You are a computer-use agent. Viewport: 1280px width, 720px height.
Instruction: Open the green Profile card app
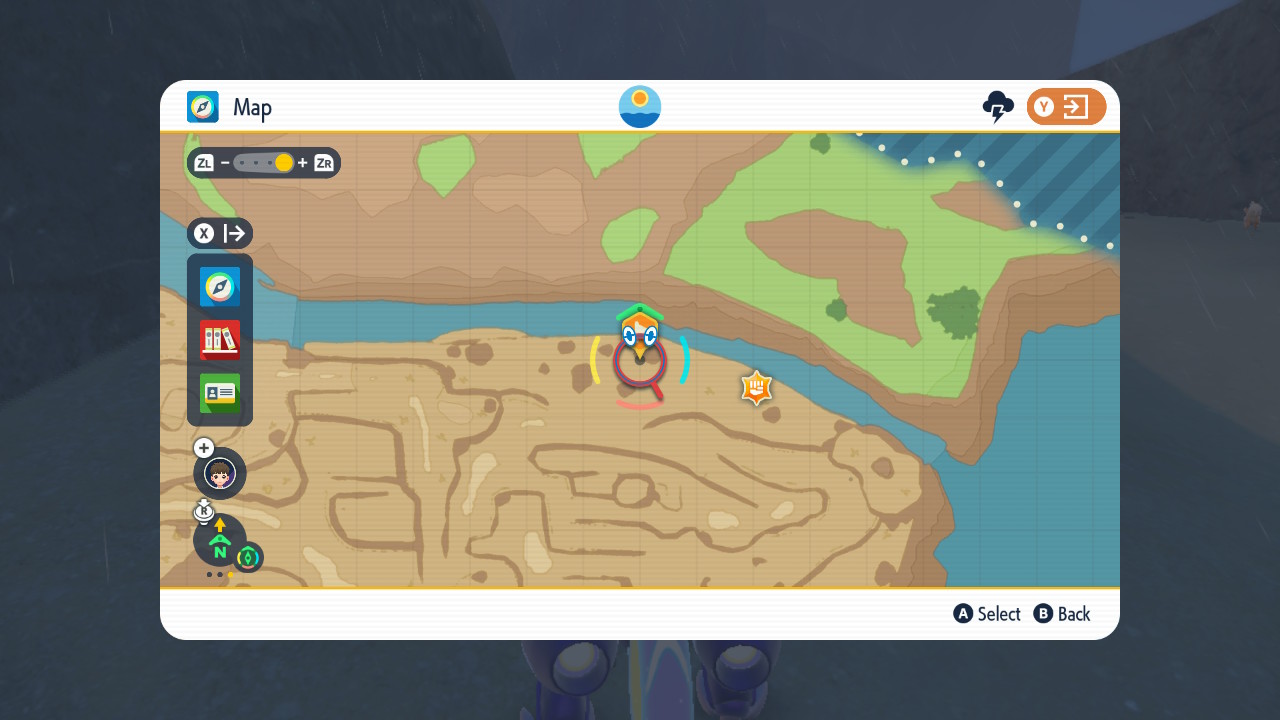pos(220,393)
